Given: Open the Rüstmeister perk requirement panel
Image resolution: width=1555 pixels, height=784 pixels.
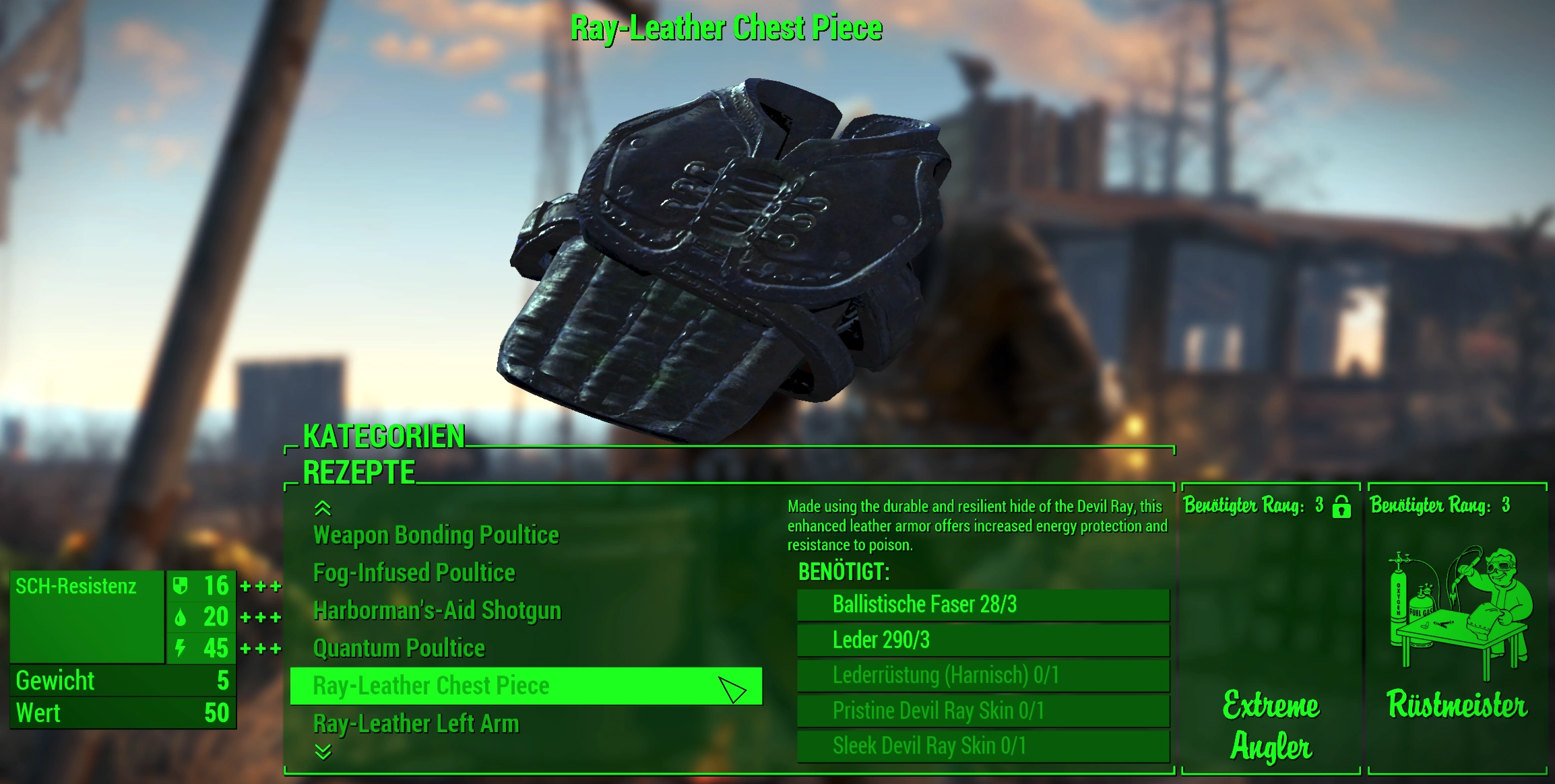Looking at the screenshot, I should (1457, 705).
